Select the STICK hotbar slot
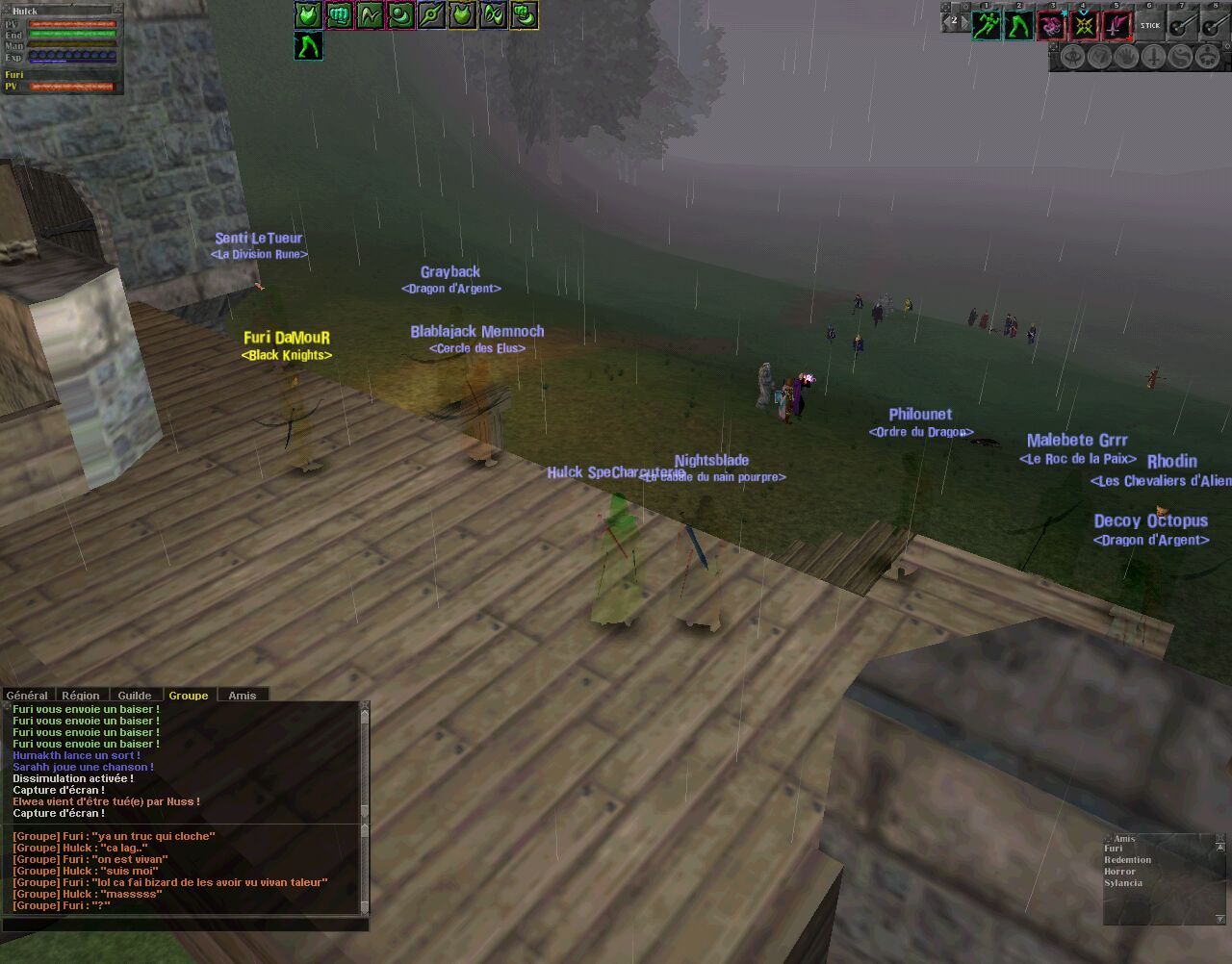The height and width of the screenshot is (964, 1232). [1150, 25]
